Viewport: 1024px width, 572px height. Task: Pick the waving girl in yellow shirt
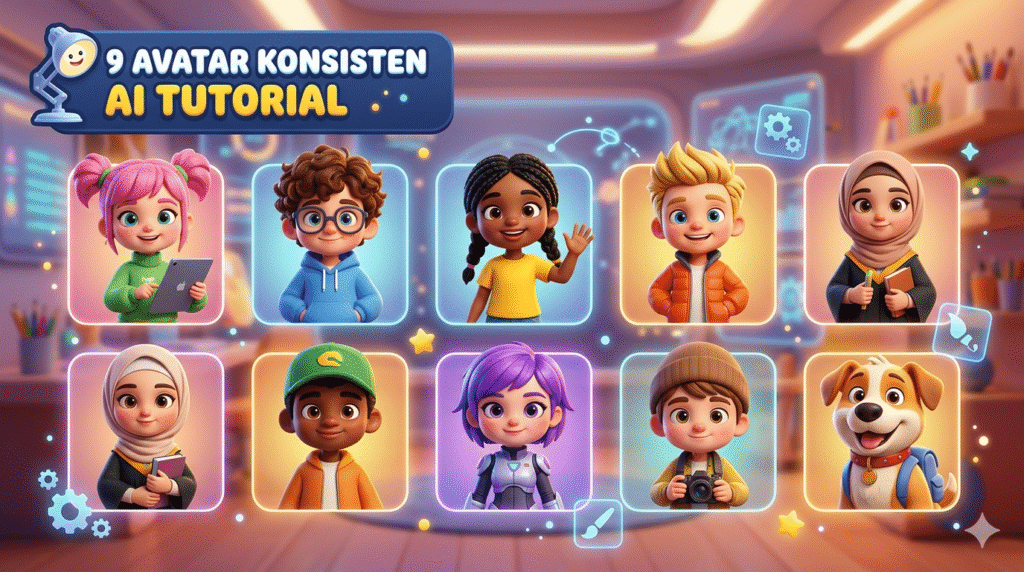point(514,244)
